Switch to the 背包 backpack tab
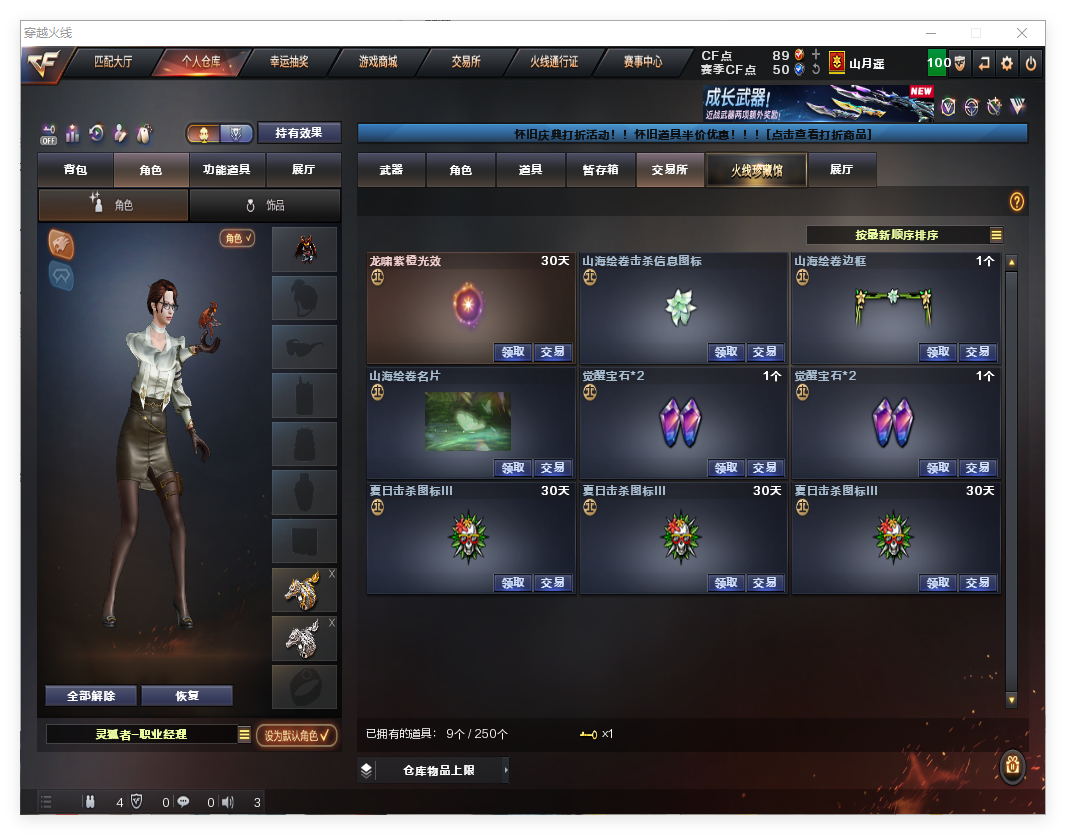Viewport: 1066px width, 835px height. [75, 170]
